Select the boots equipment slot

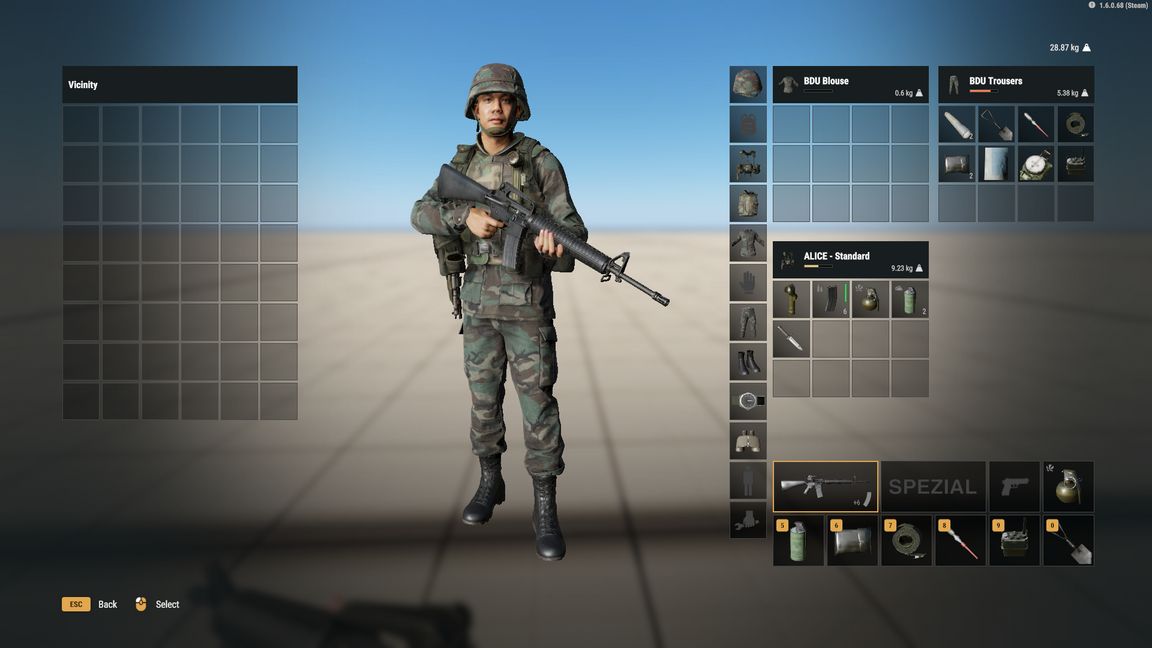coord(748,361)
